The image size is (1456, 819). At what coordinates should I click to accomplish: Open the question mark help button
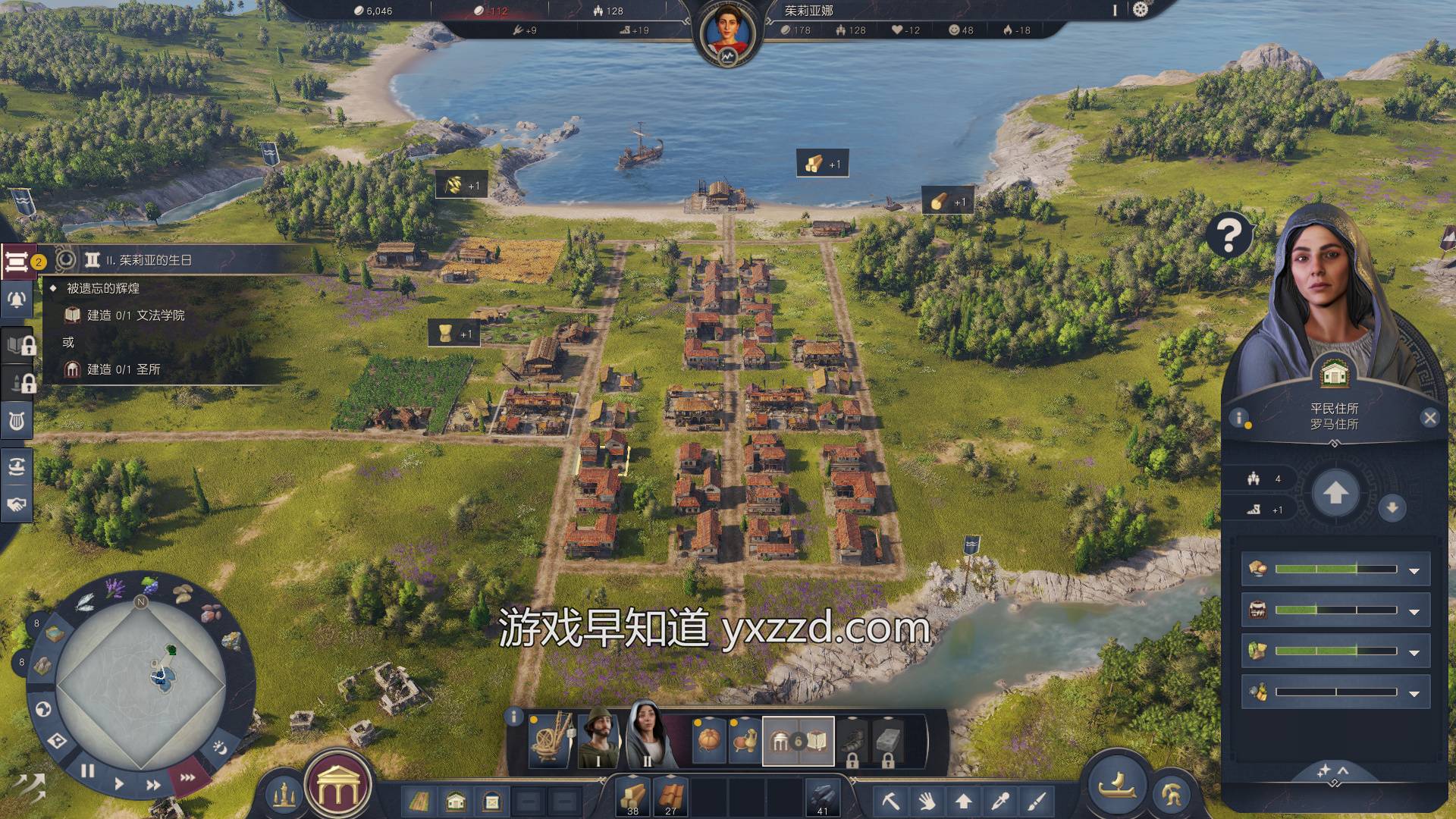click(1228, 235)
